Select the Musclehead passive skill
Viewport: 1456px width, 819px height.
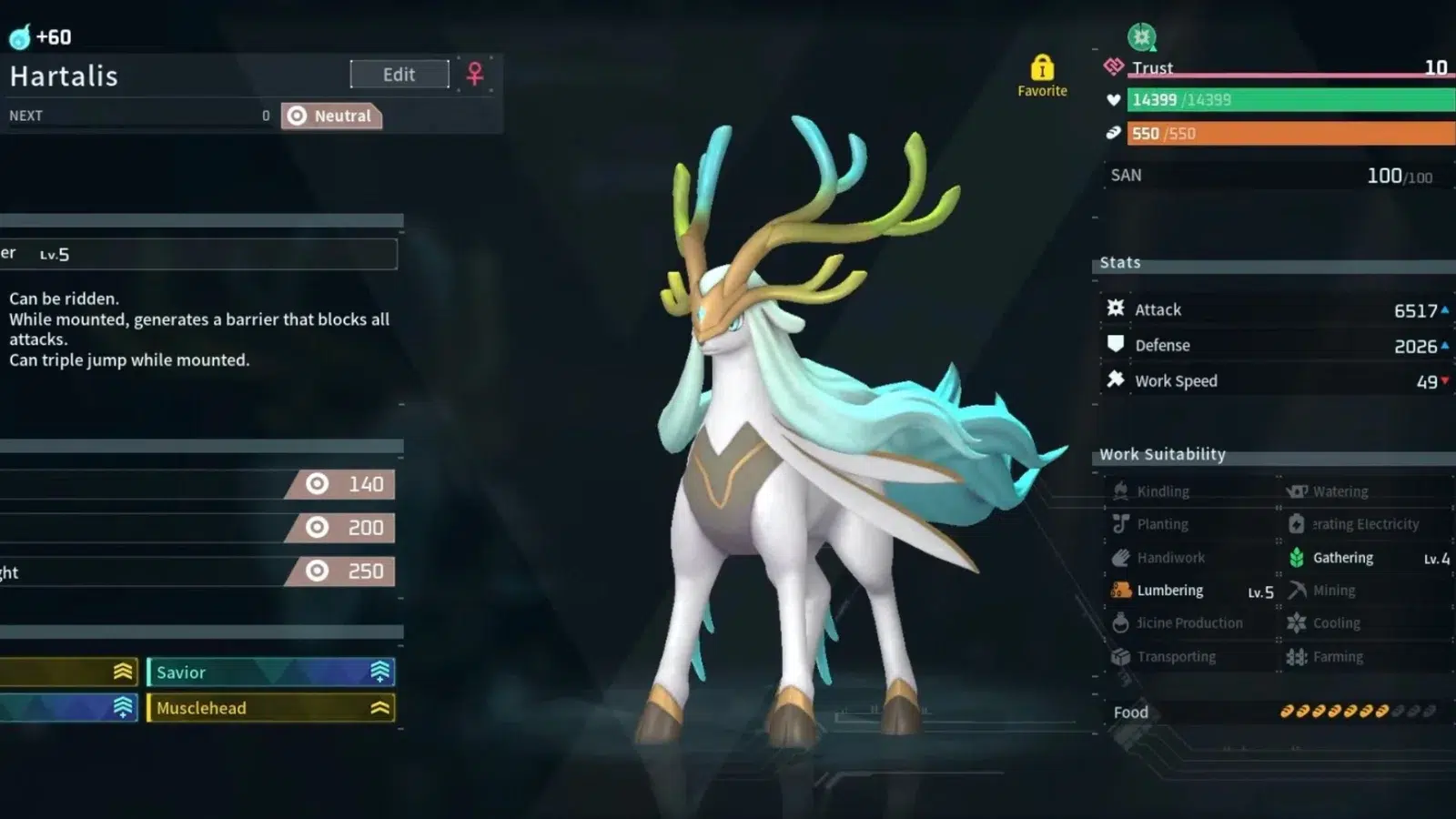point(270,708)
